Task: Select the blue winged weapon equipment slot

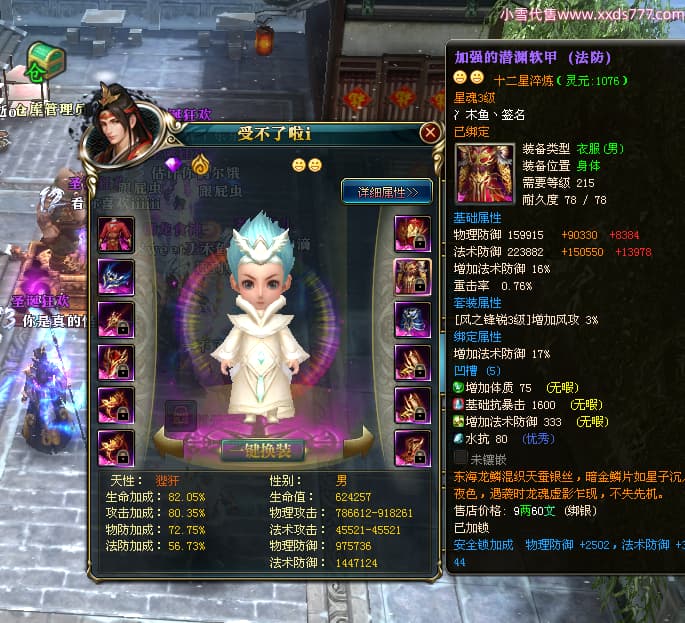Action: (116, 277)
